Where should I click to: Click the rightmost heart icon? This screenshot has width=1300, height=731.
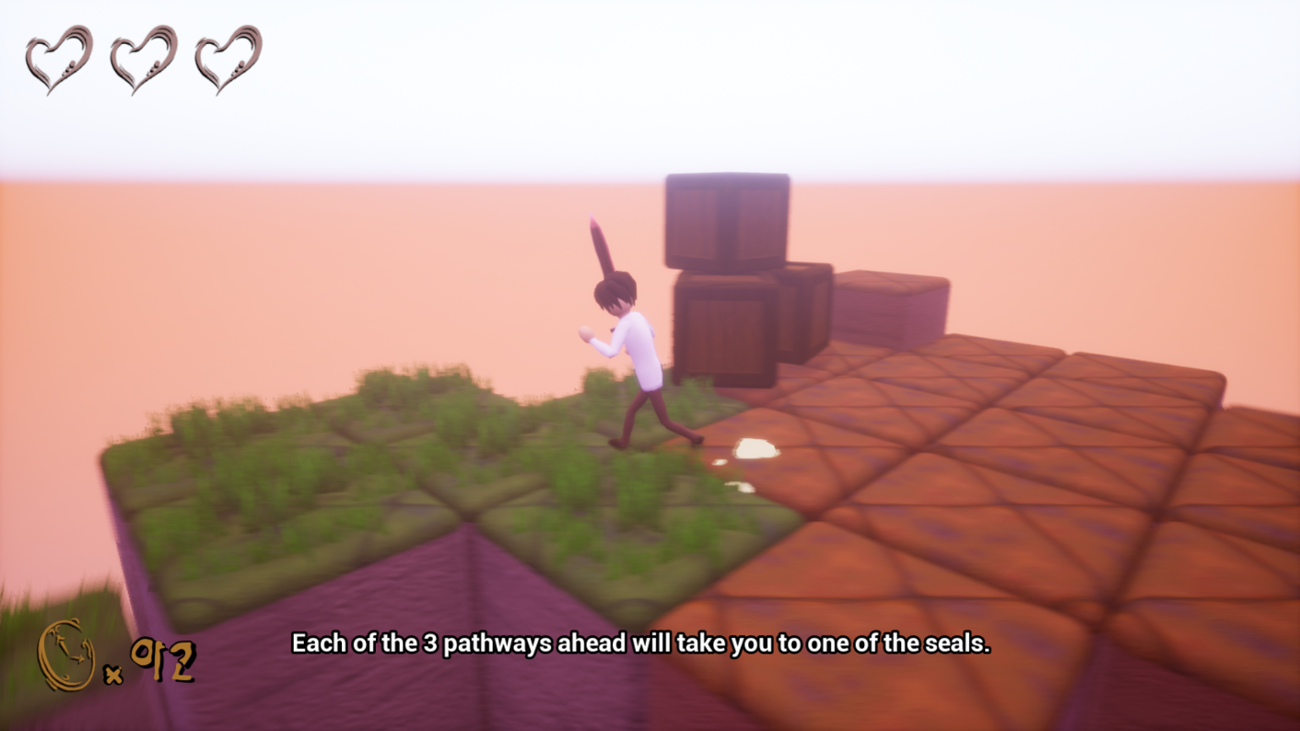point(225,57)
